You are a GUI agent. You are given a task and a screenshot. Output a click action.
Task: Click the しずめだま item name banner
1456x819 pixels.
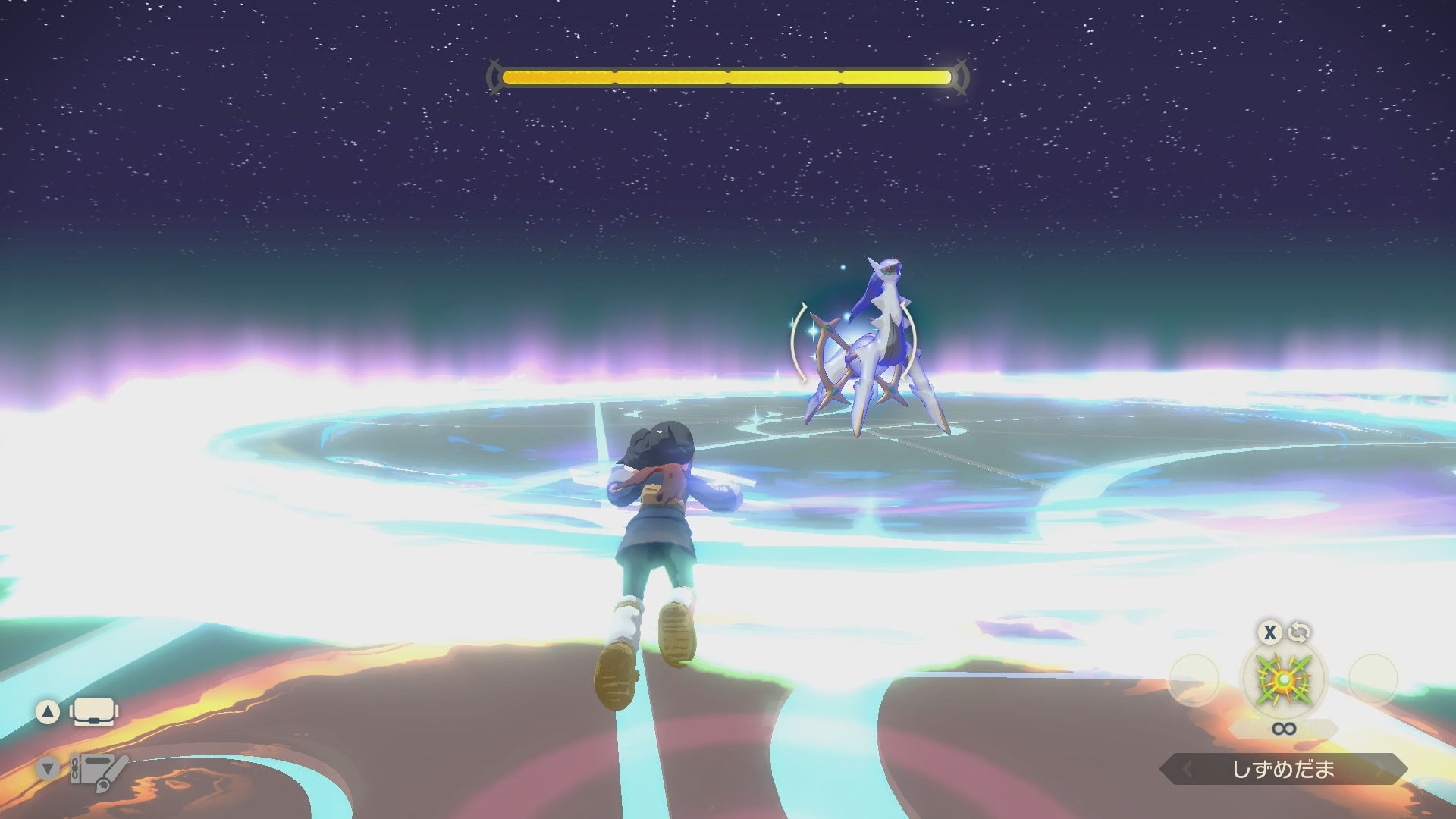click(x=1283, y=770)
